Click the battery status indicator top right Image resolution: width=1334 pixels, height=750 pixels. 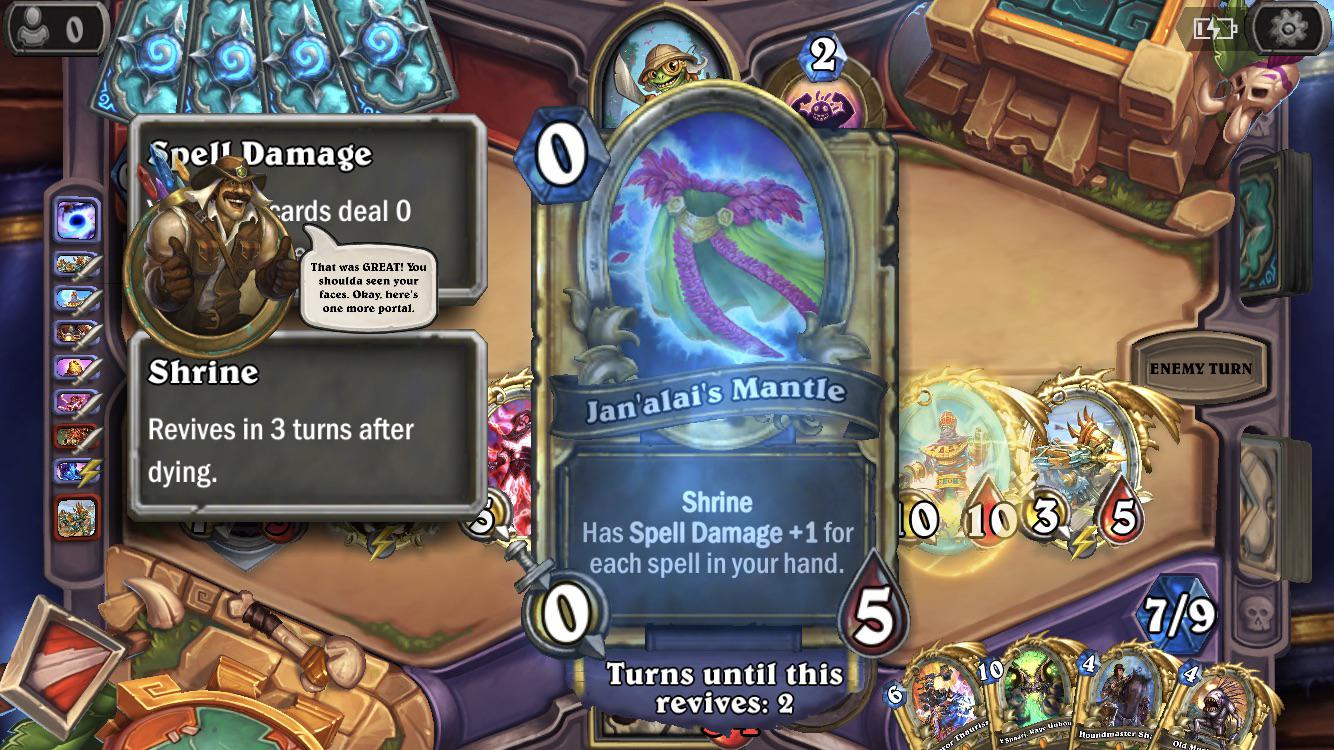[x=1216, y=28]
